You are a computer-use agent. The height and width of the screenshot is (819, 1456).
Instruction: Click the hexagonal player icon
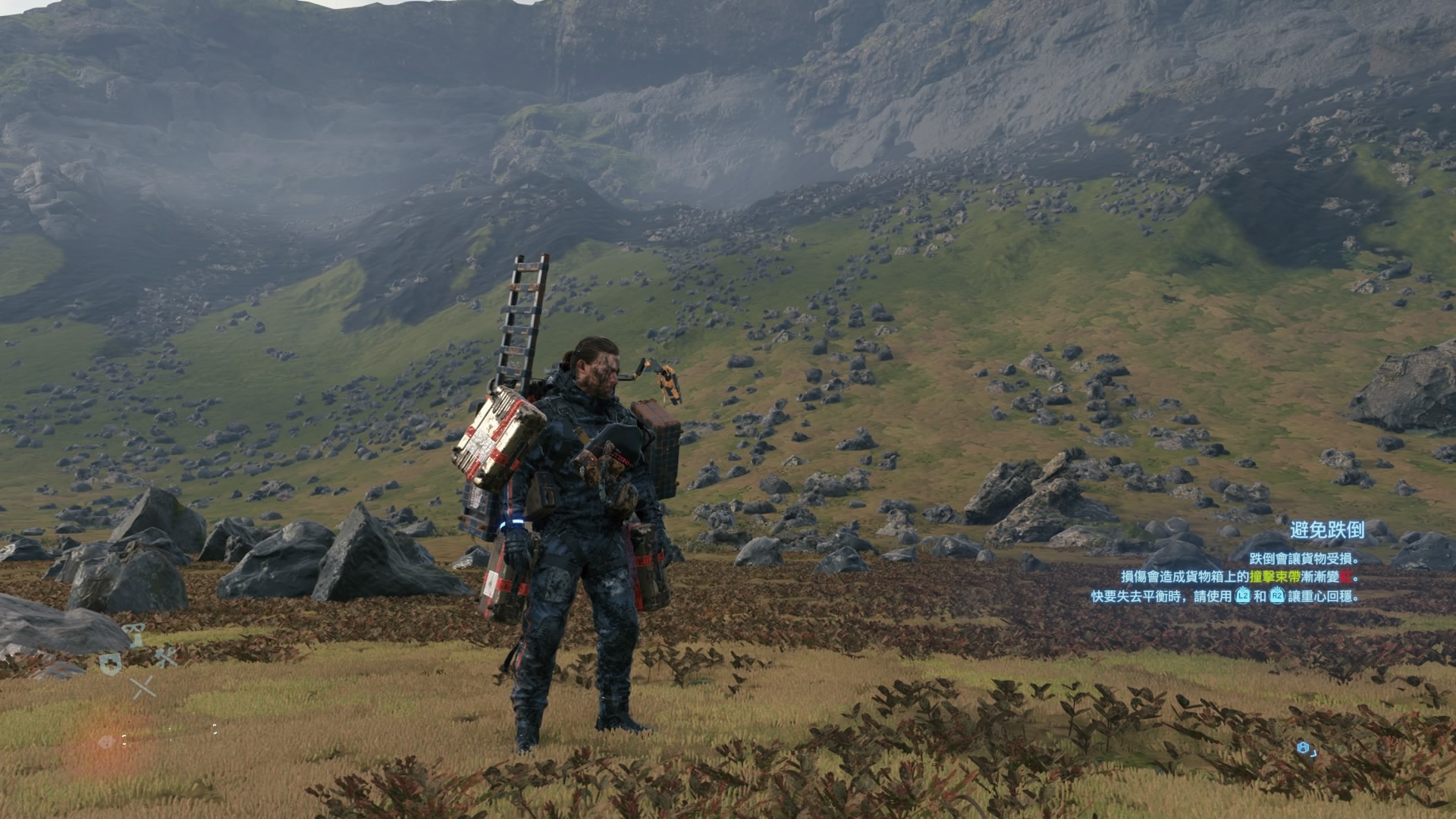1303,748
